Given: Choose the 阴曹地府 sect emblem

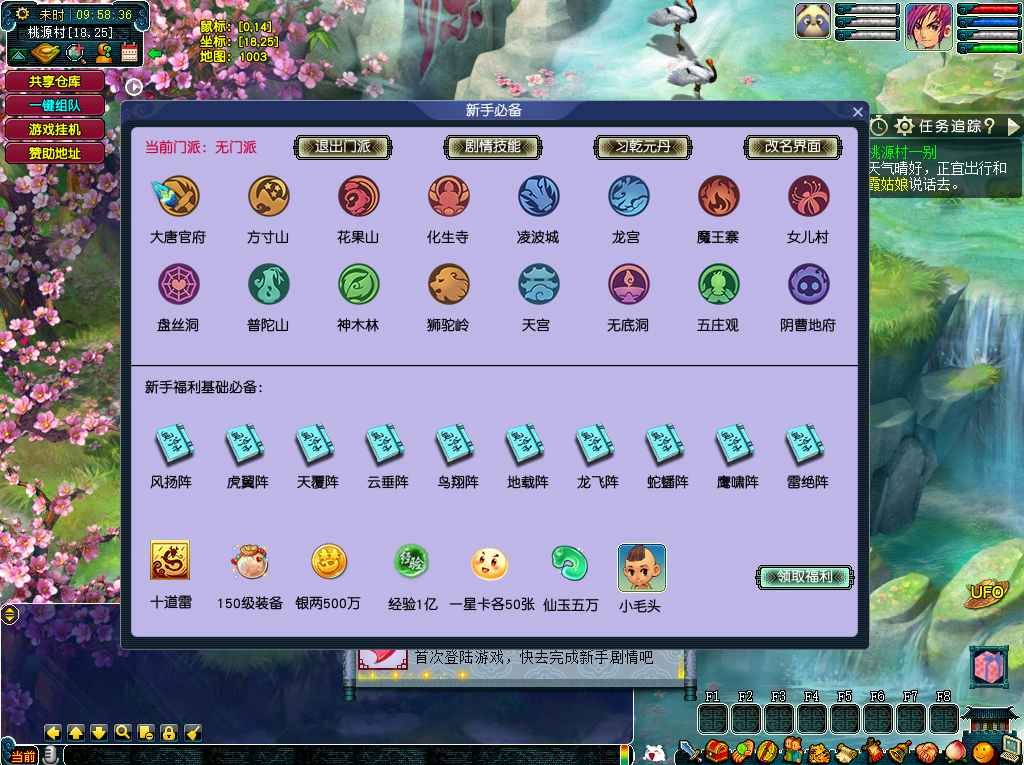Looking at the screenshot, I should (808, 284).
